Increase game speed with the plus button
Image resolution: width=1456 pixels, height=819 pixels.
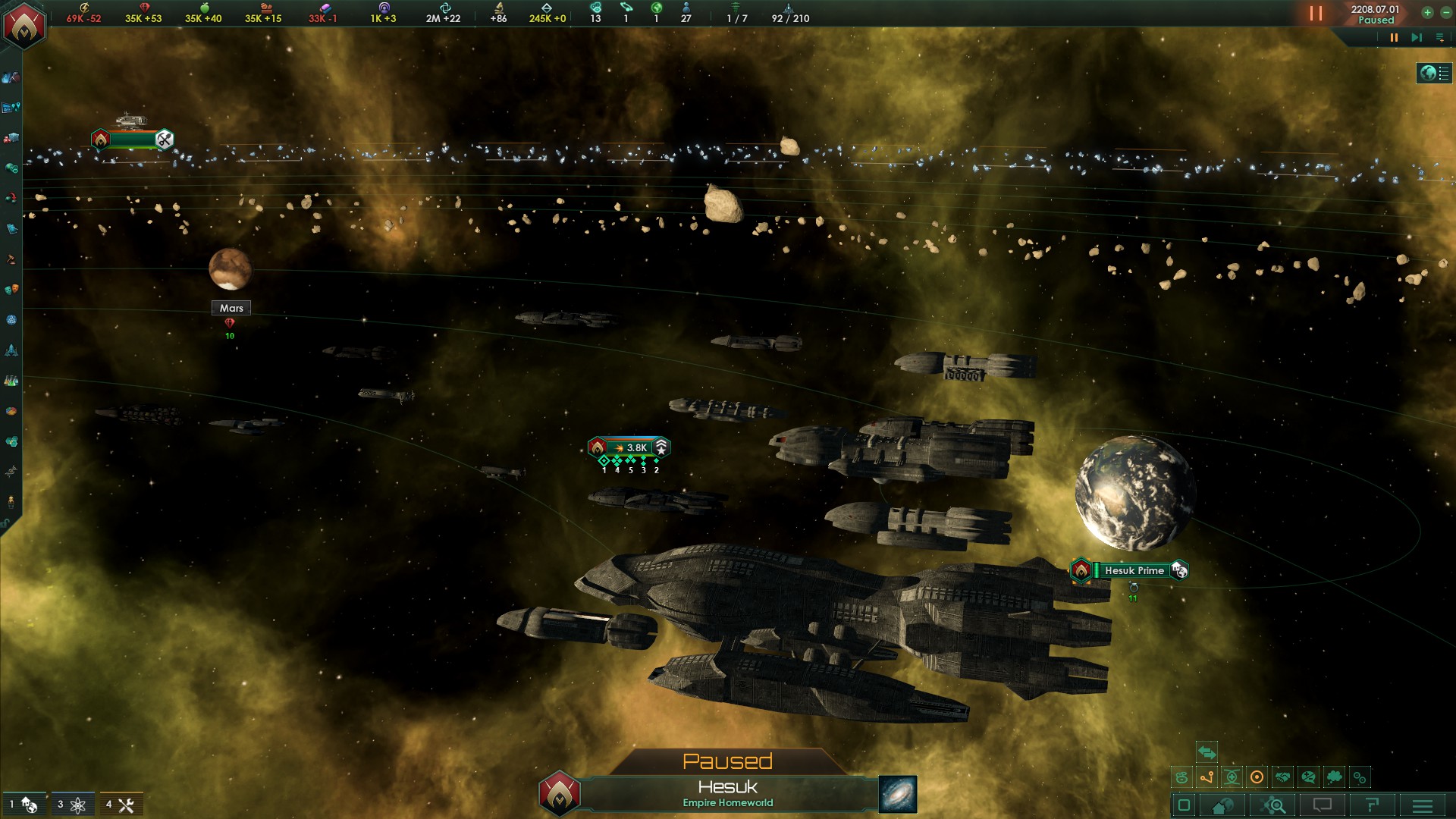tap(1427, 12)
